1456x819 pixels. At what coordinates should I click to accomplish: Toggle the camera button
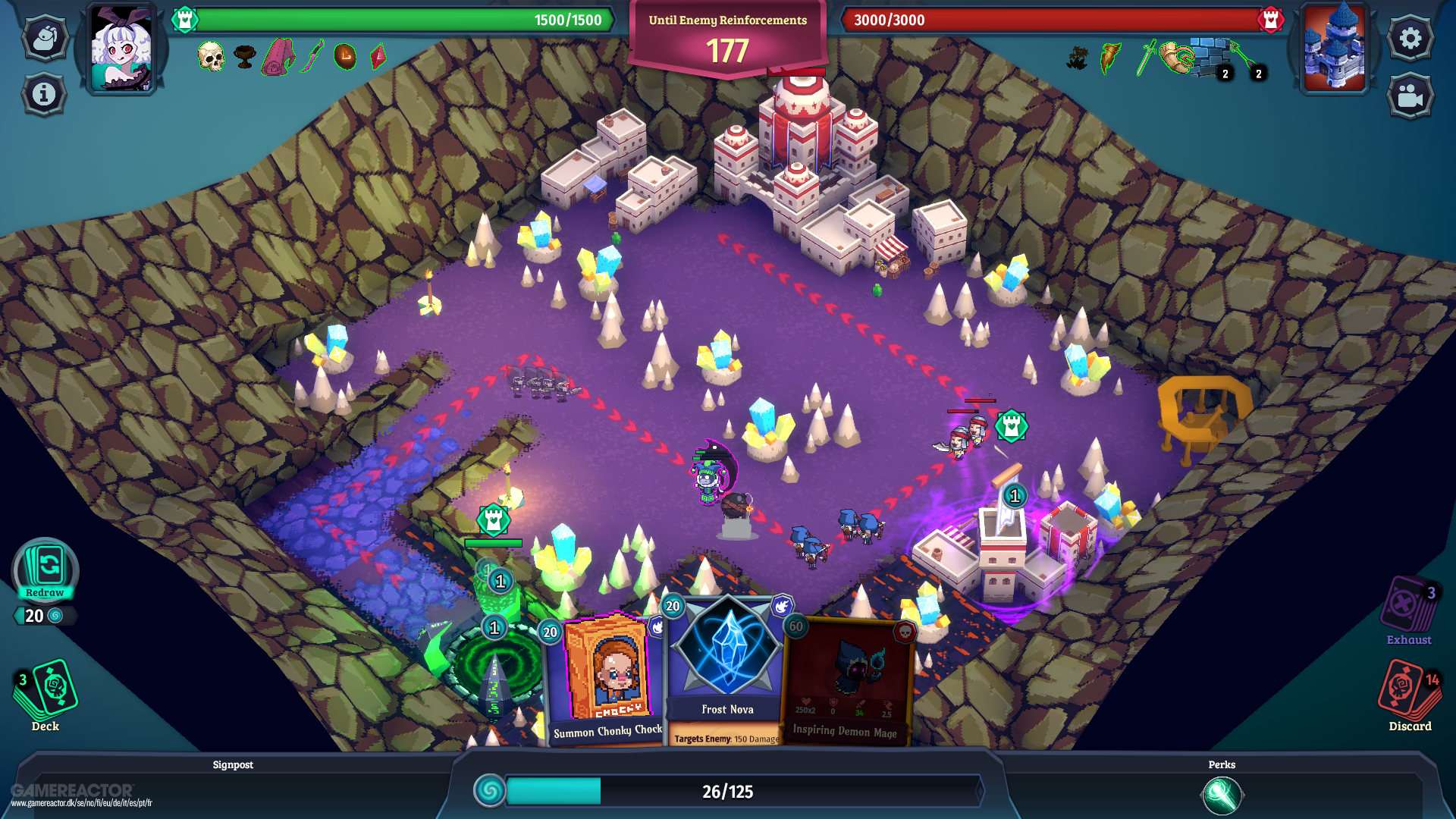coord(1410,96)
